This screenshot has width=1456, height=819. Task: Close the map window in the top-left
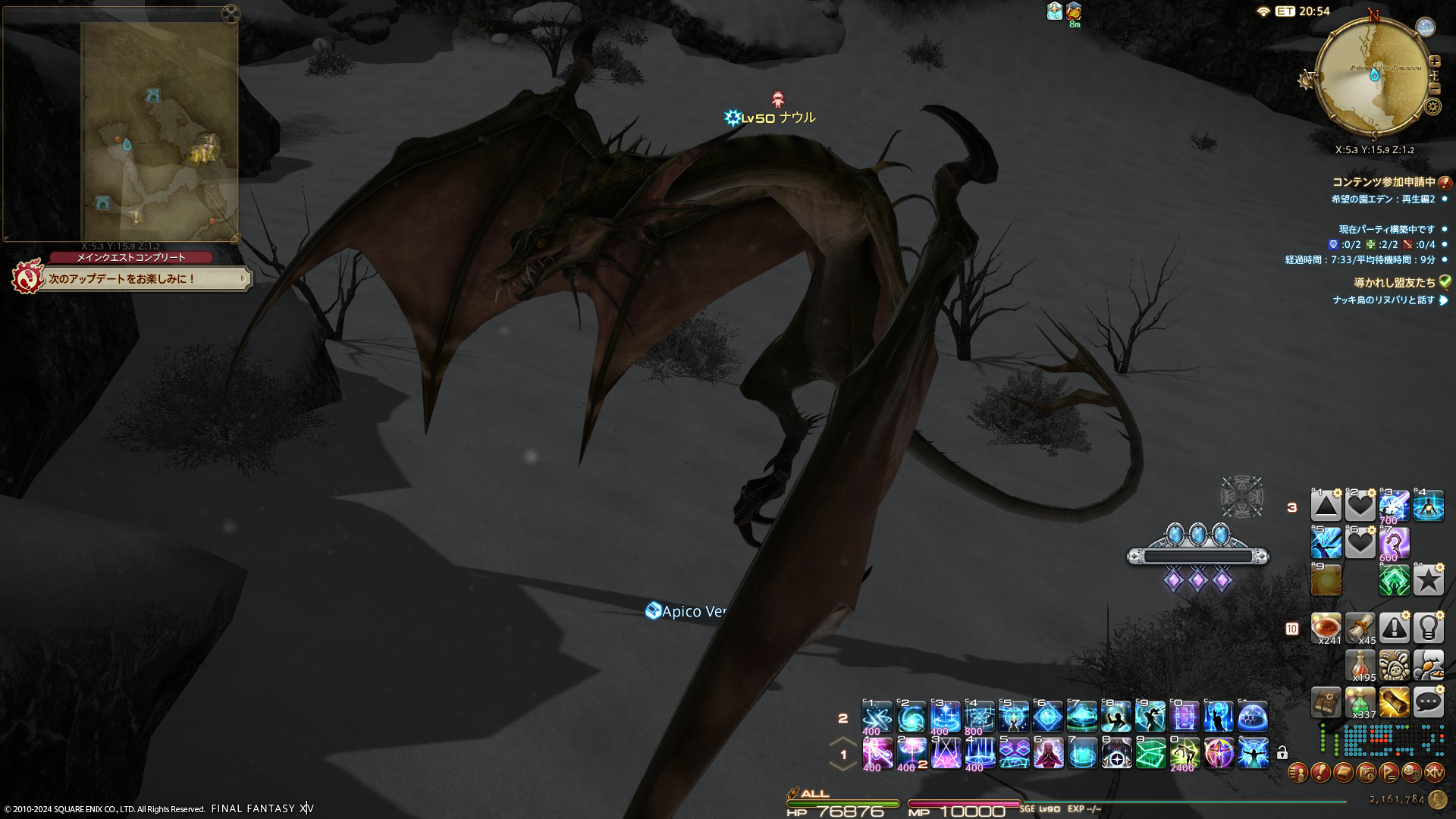pyautogui.click(x=230, y=14)
